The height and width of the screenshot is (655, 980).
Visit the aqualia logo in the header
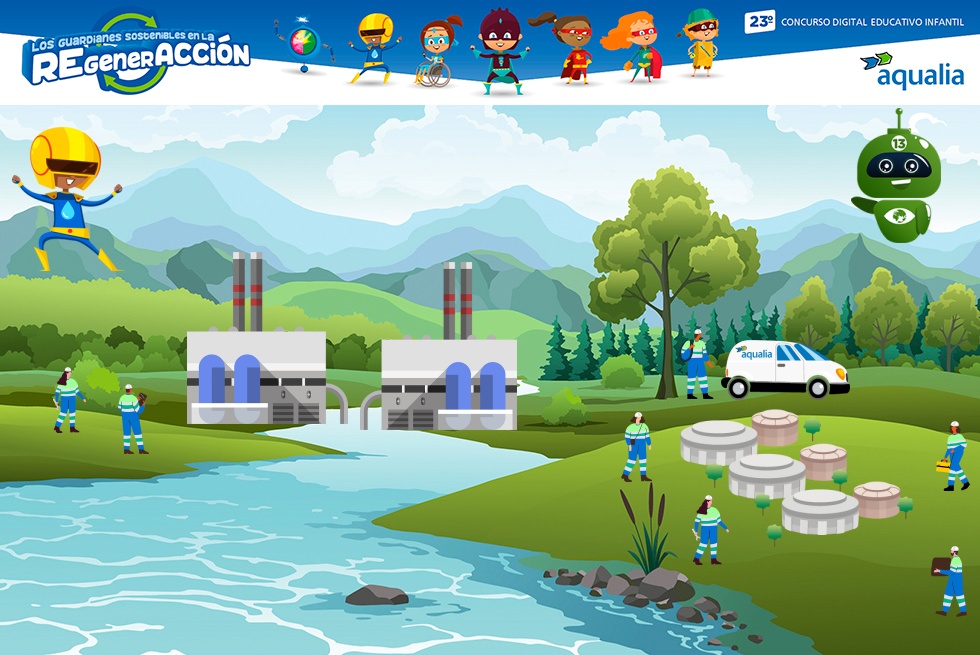912,71
